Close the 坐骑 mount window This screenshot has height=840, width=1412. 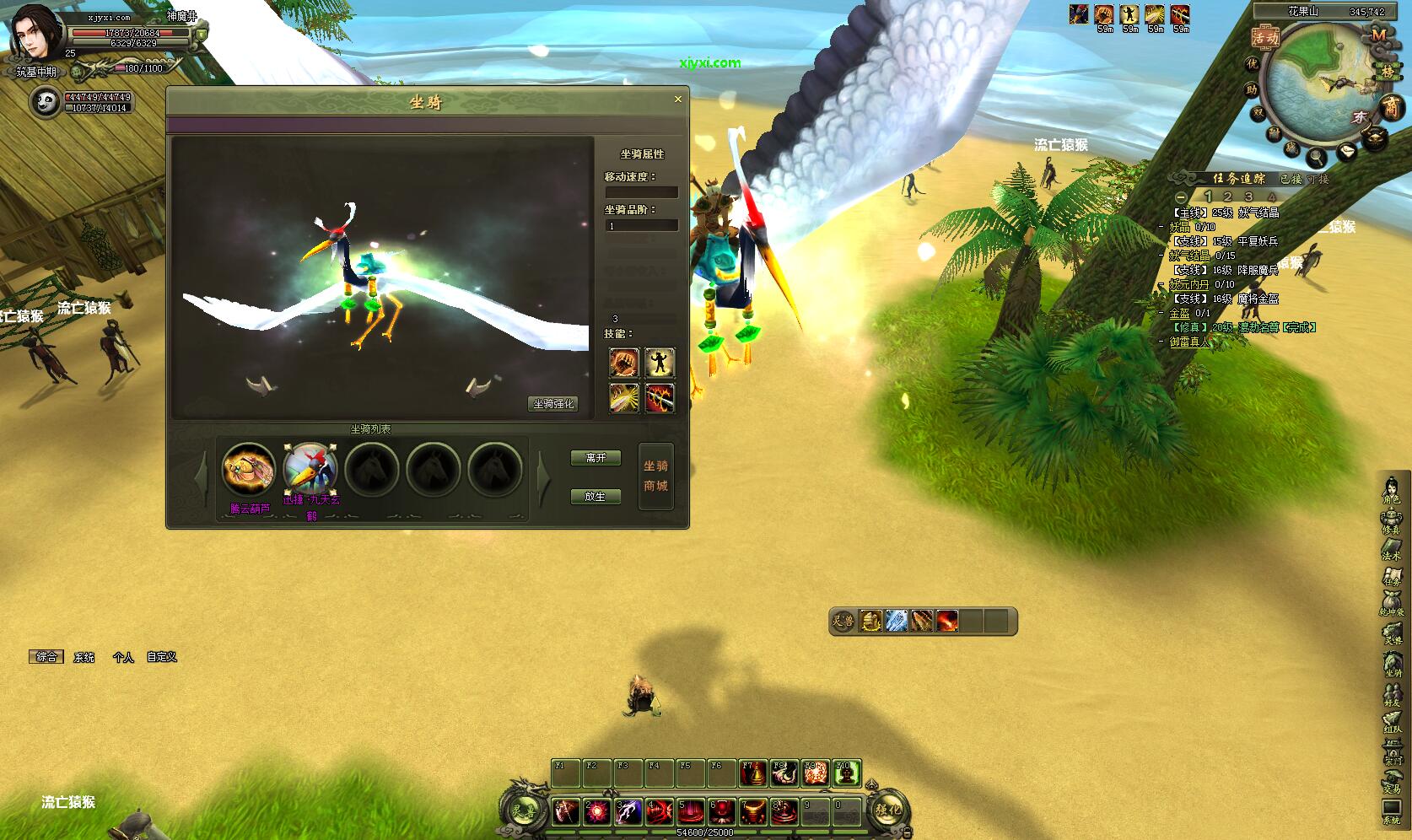click(677, 100)
